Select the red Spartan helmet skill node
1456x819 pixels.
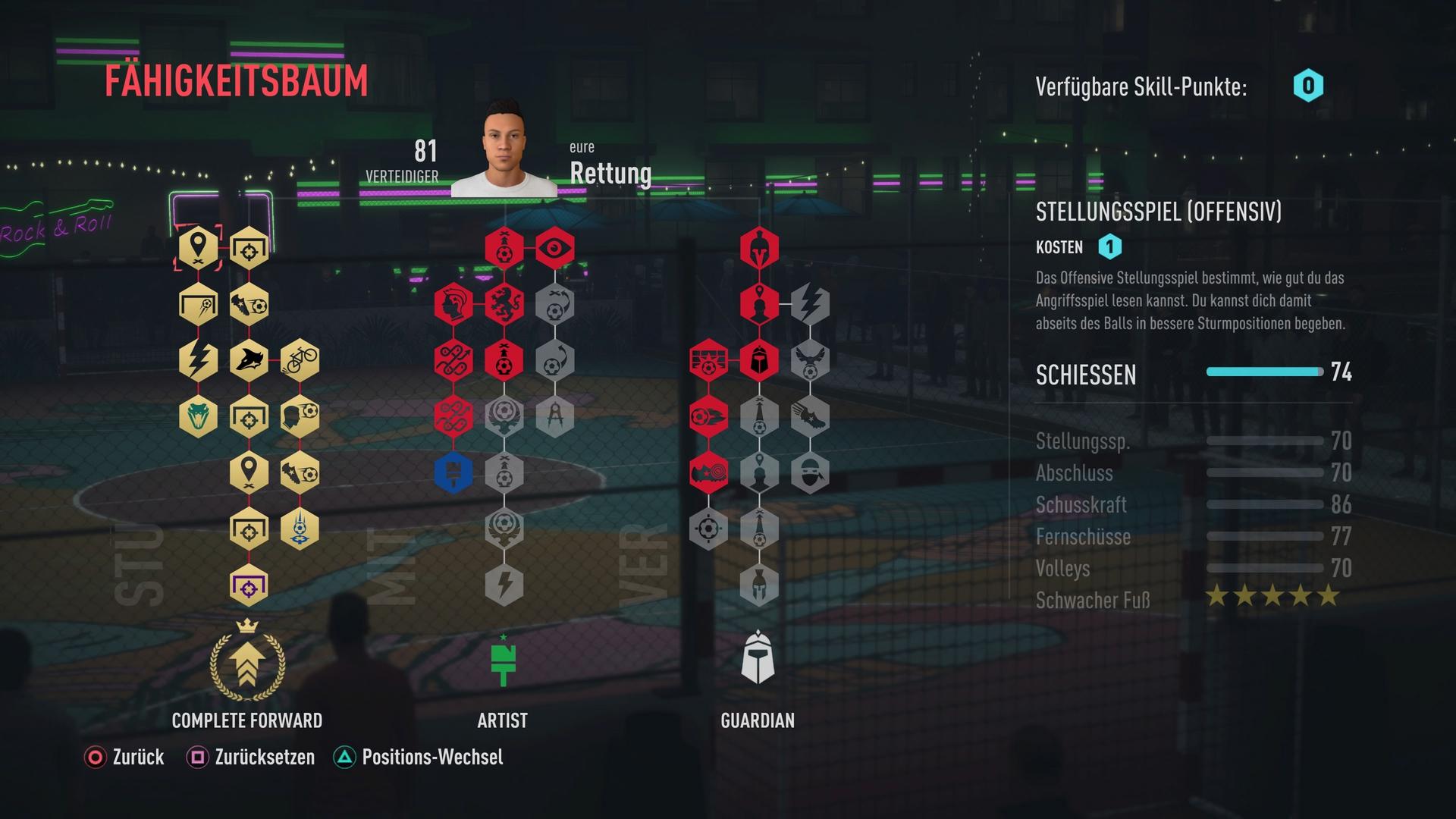tap(759, 247)
